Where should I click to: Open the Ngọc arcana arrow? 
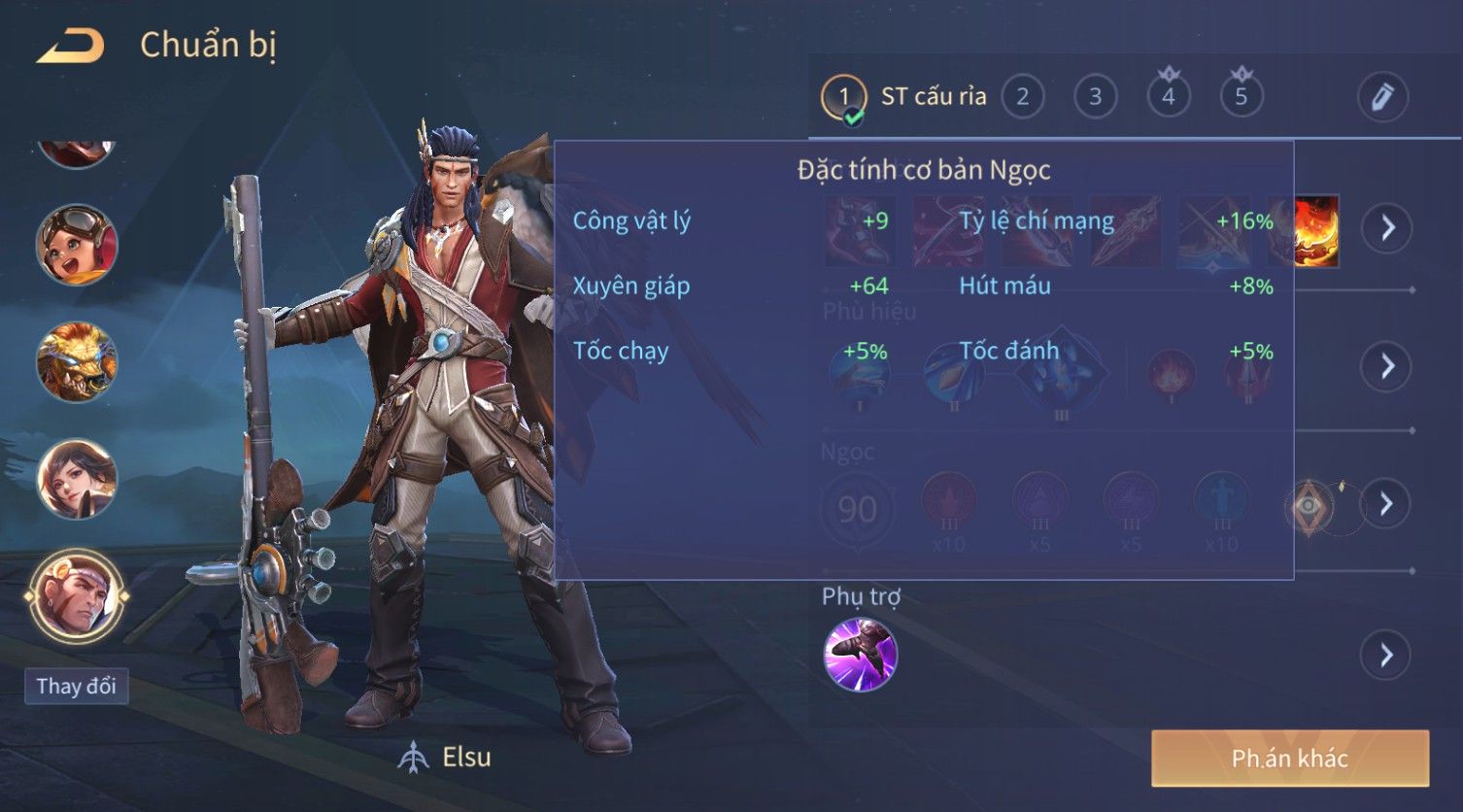click(1386, 504)
